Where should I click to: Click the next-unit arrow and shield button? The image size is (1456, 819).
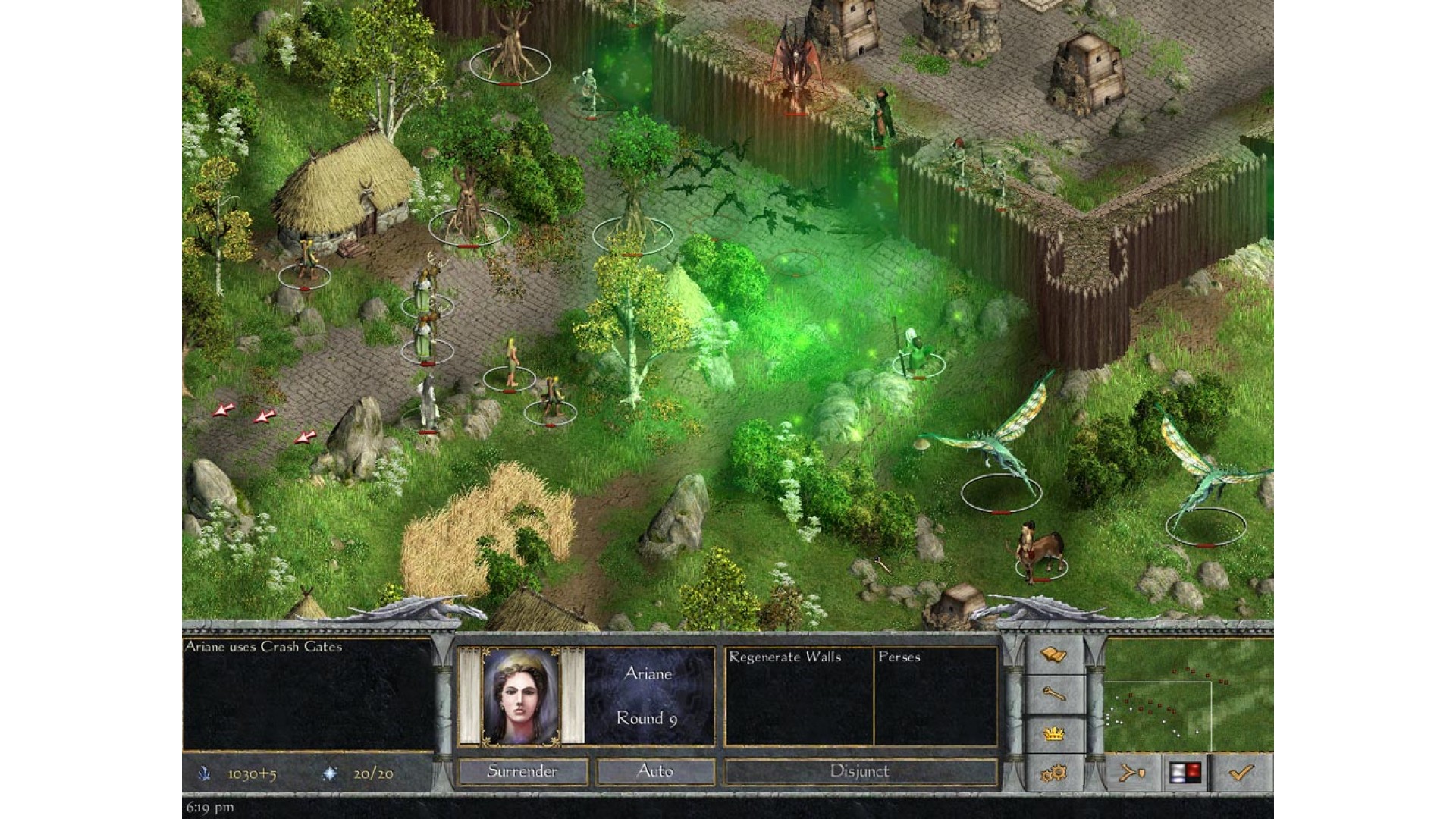[1132, 773]
